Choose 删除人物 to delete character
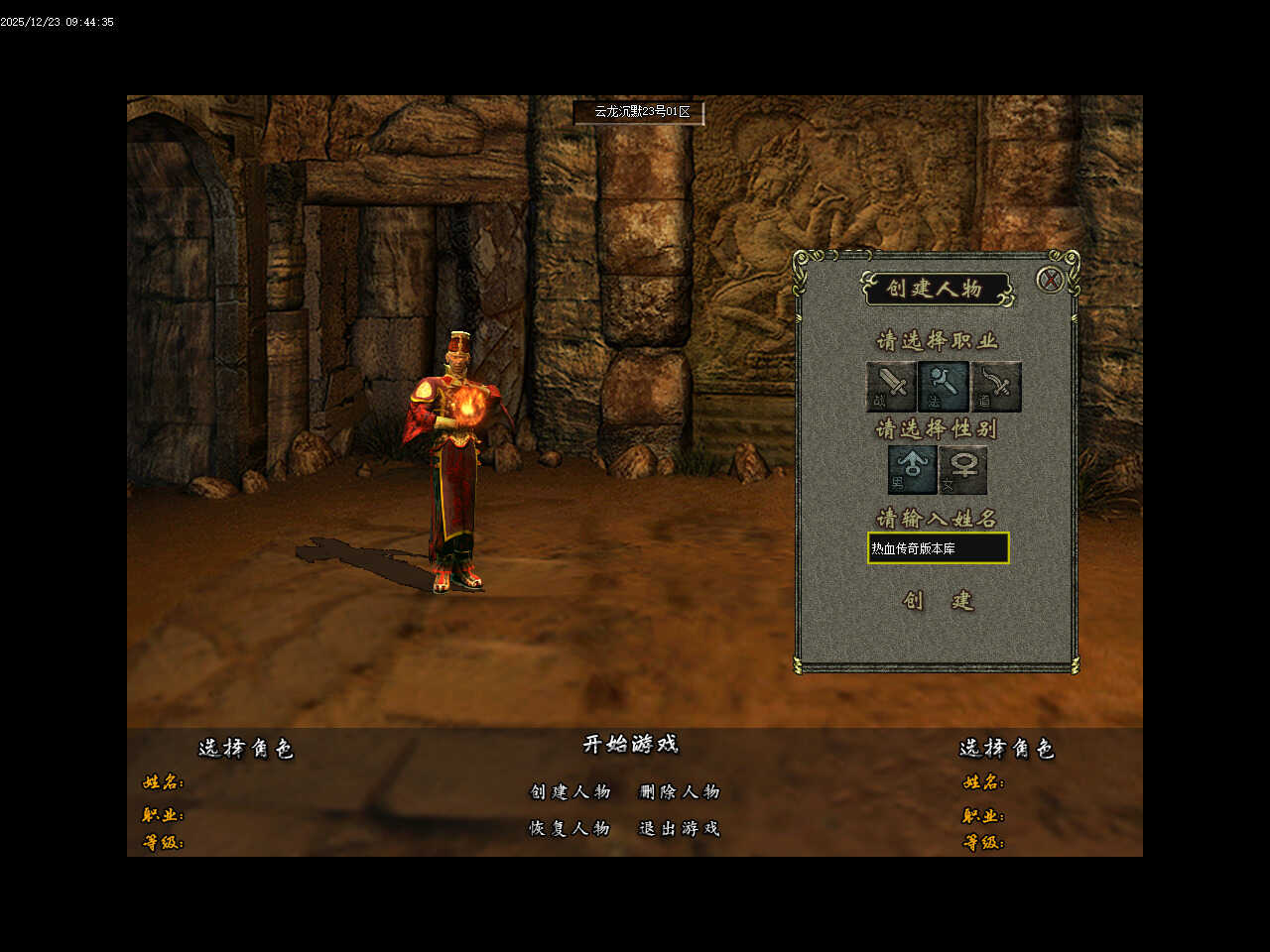This screenshot has height=952, width=1270. pos(680,791)
